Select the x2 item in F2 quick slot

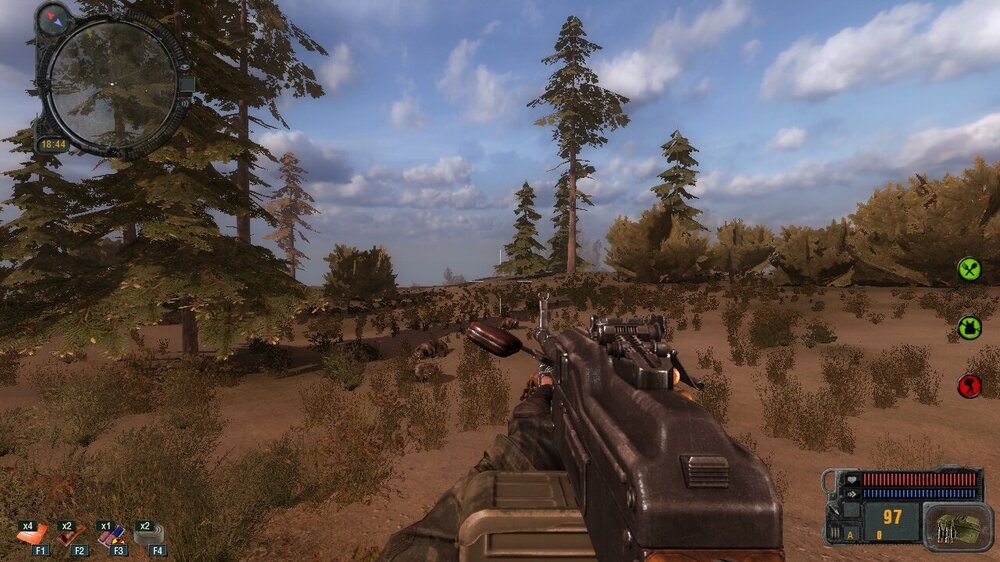click(69, 536)
